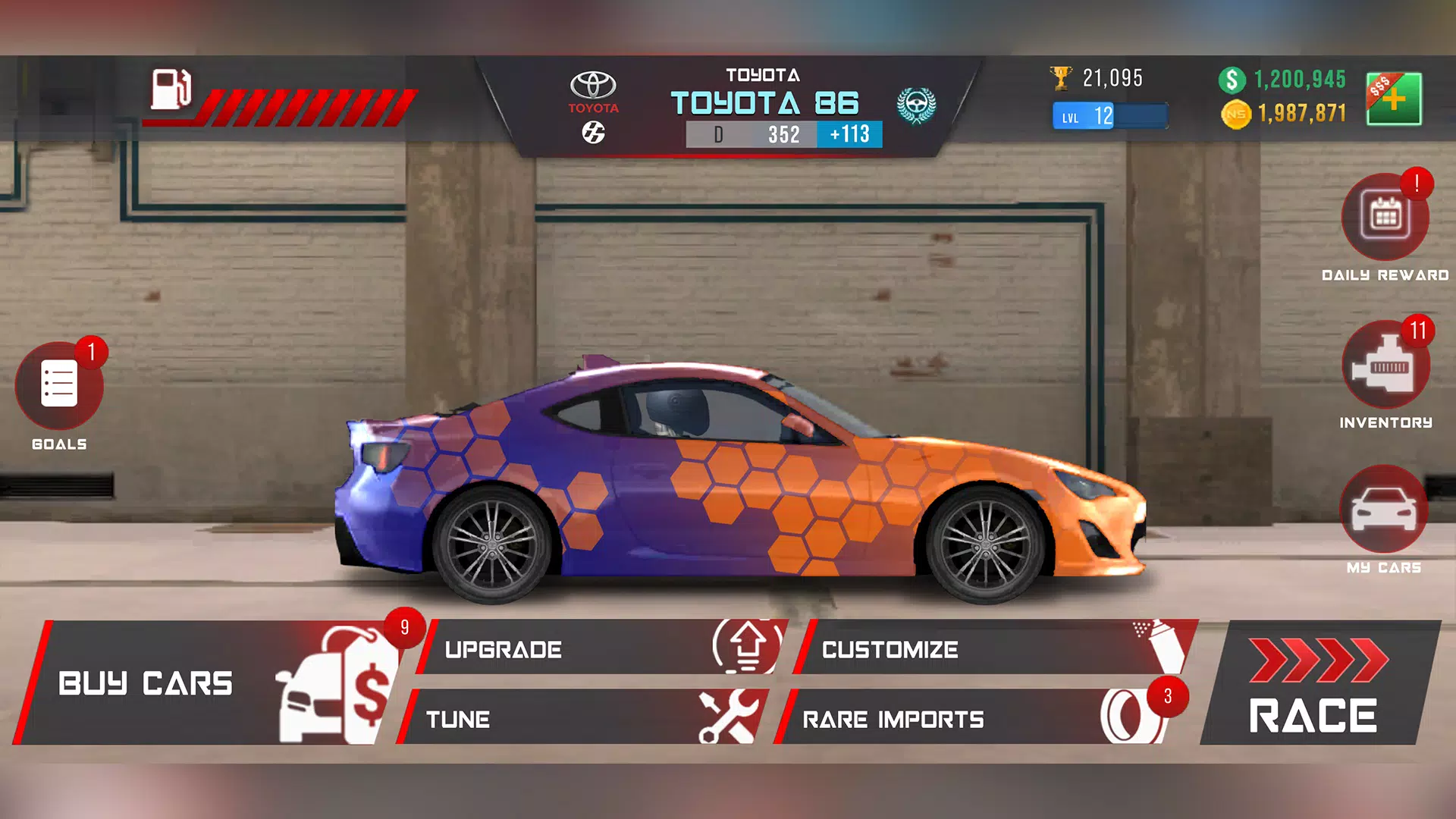Tap the fuel level red bar

(x=303, y=99)
